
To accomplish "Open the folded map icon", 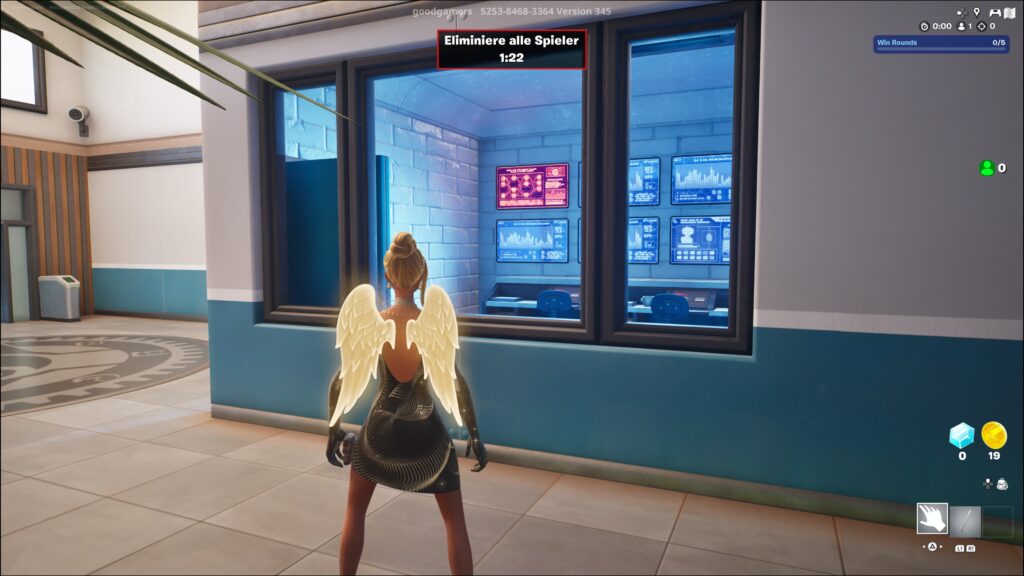I will click(x=1008, y=12).
